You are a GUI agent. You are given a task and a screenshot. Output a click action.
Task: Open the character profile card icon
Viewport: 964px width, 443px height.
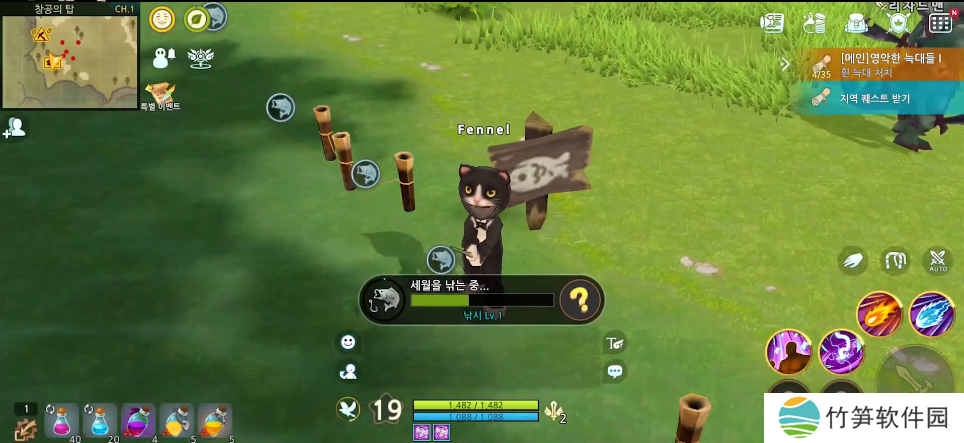click(x=772, y=22)
